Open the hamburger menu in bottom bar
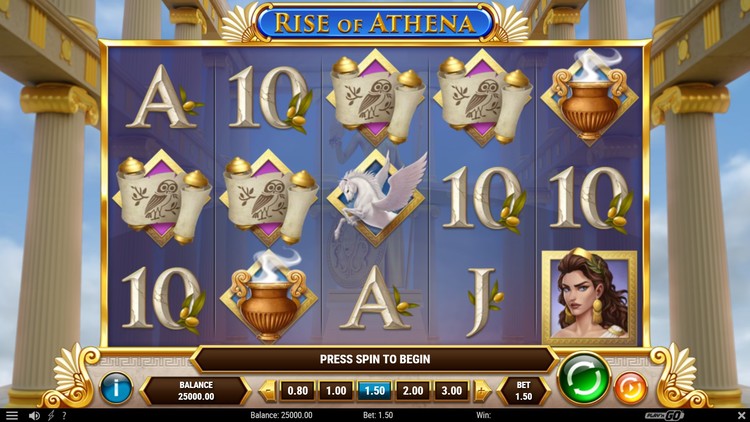This screenshot has width=750, height=422. pos(12,415)
